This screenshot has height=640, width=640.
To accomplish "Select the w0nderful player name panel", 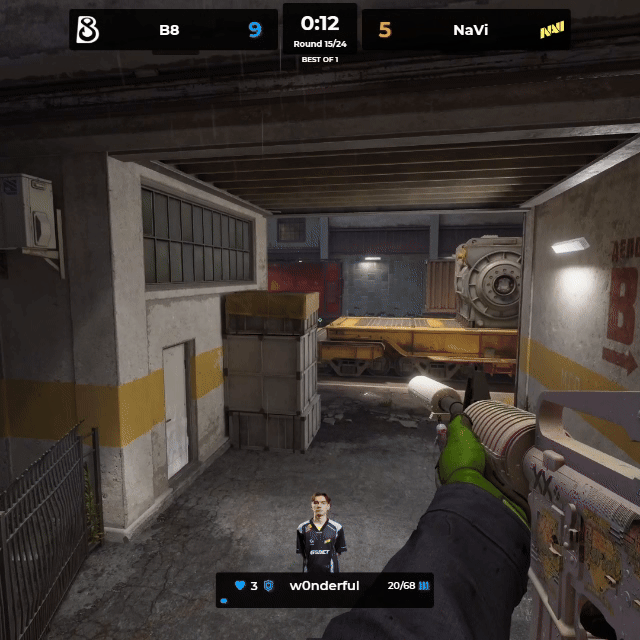I will 324,585.
